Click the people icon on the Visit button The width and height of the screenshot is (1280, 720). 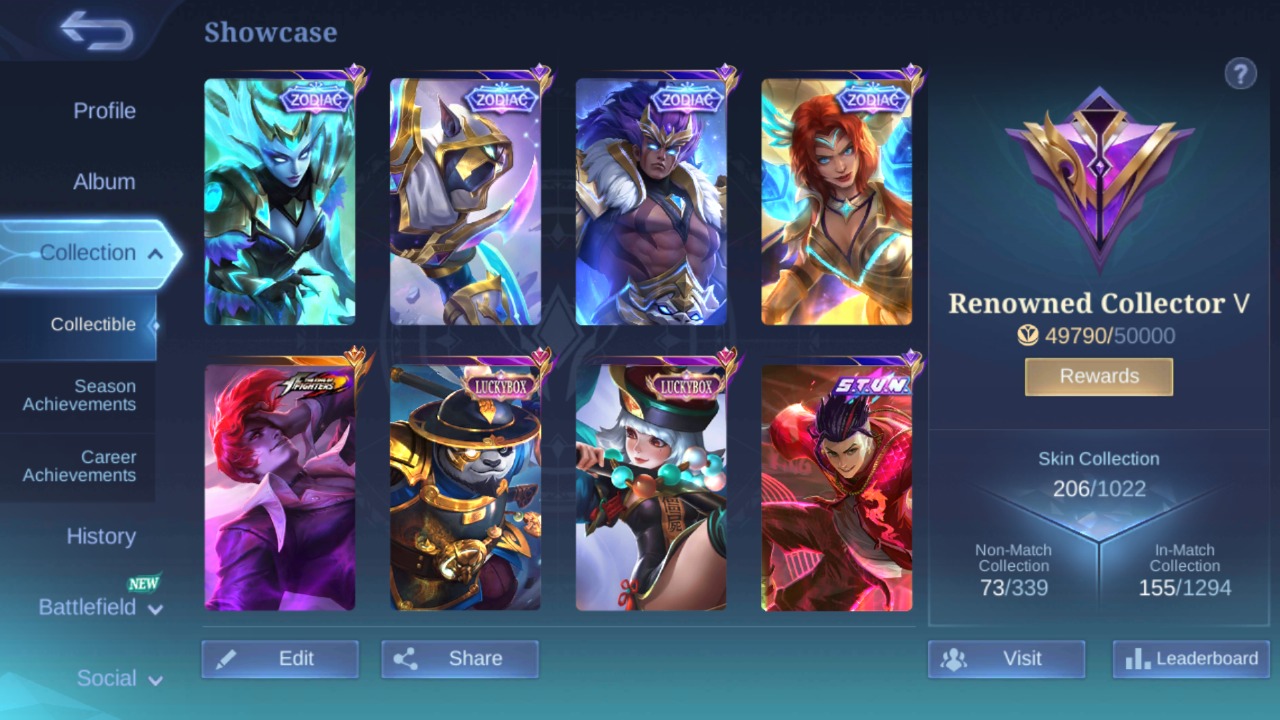953,658
